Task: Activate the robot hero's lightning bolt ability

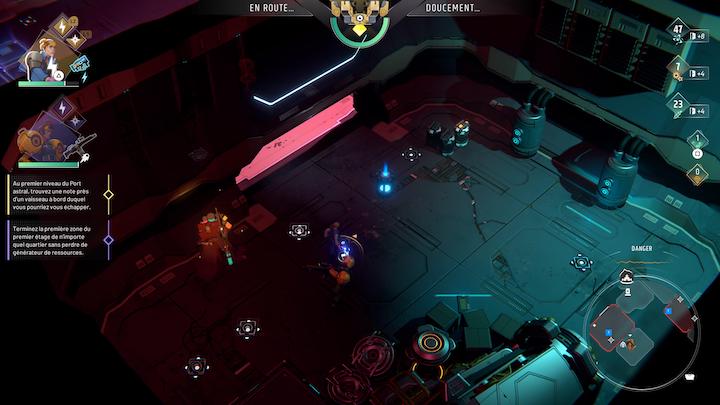Action: coord(64,107)
